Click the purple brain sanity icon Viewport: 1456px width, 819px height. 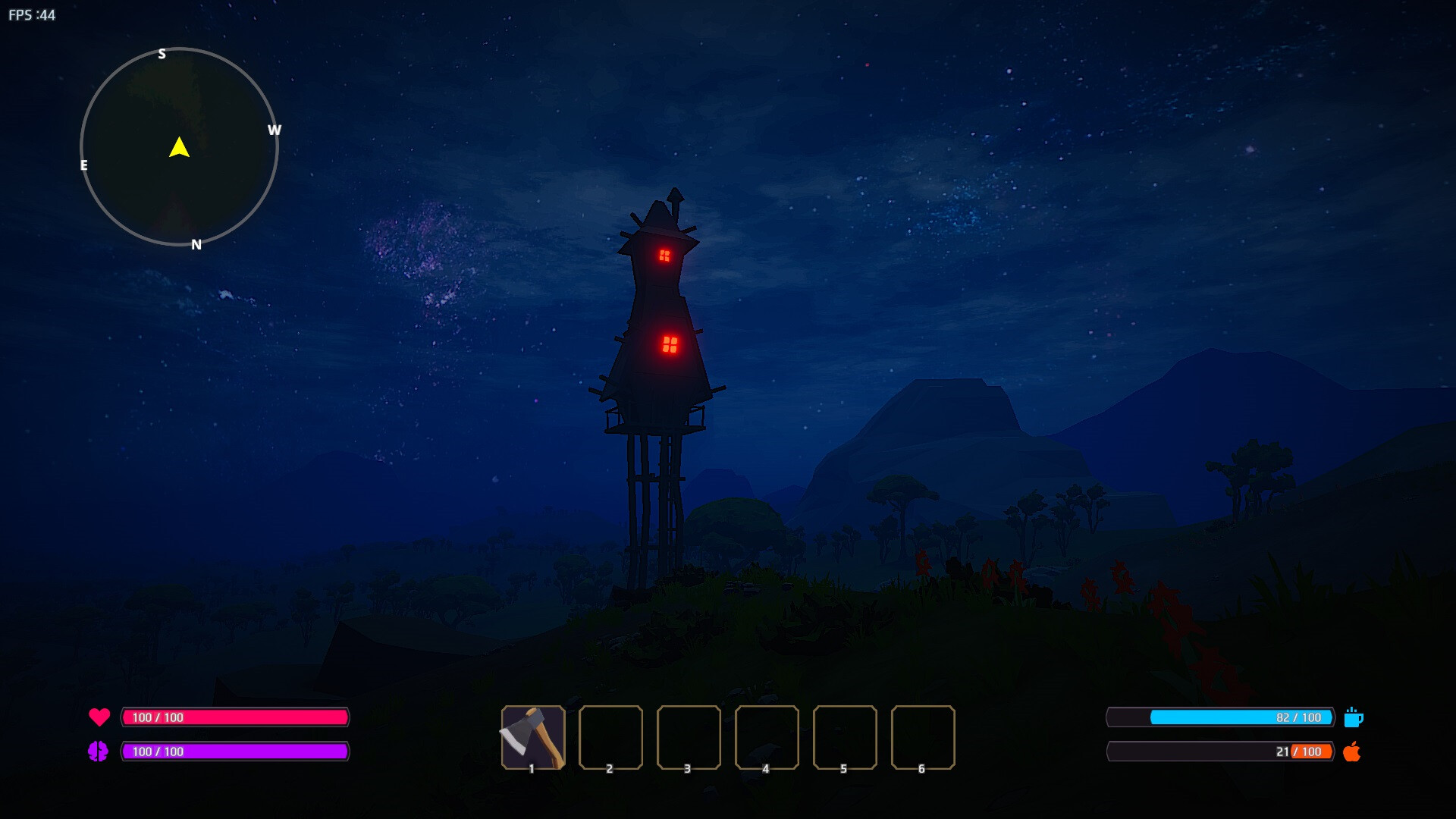pyautogui.click(x=98, y=752)
